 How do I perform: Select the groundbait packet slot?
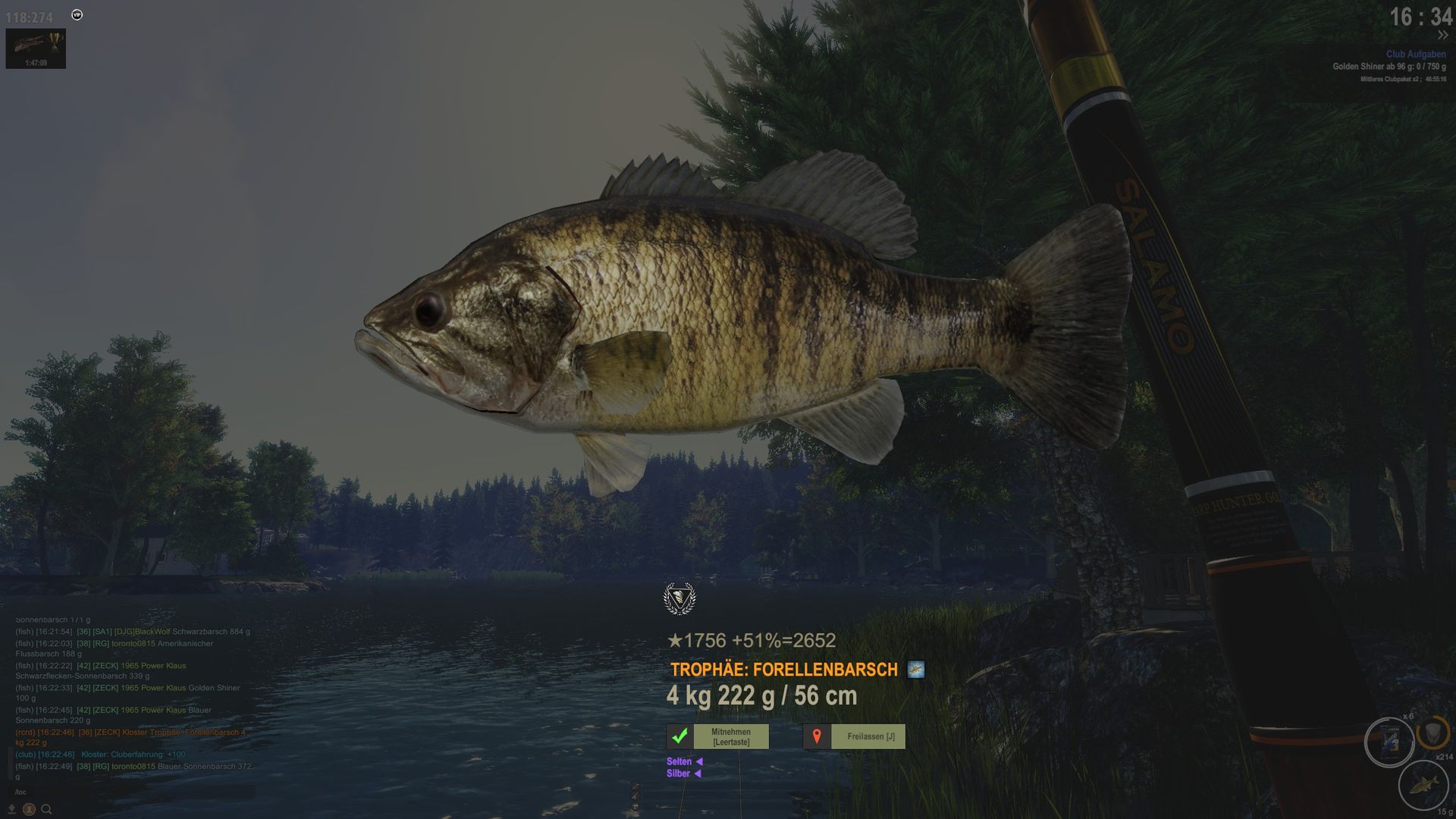point(1389,741)
